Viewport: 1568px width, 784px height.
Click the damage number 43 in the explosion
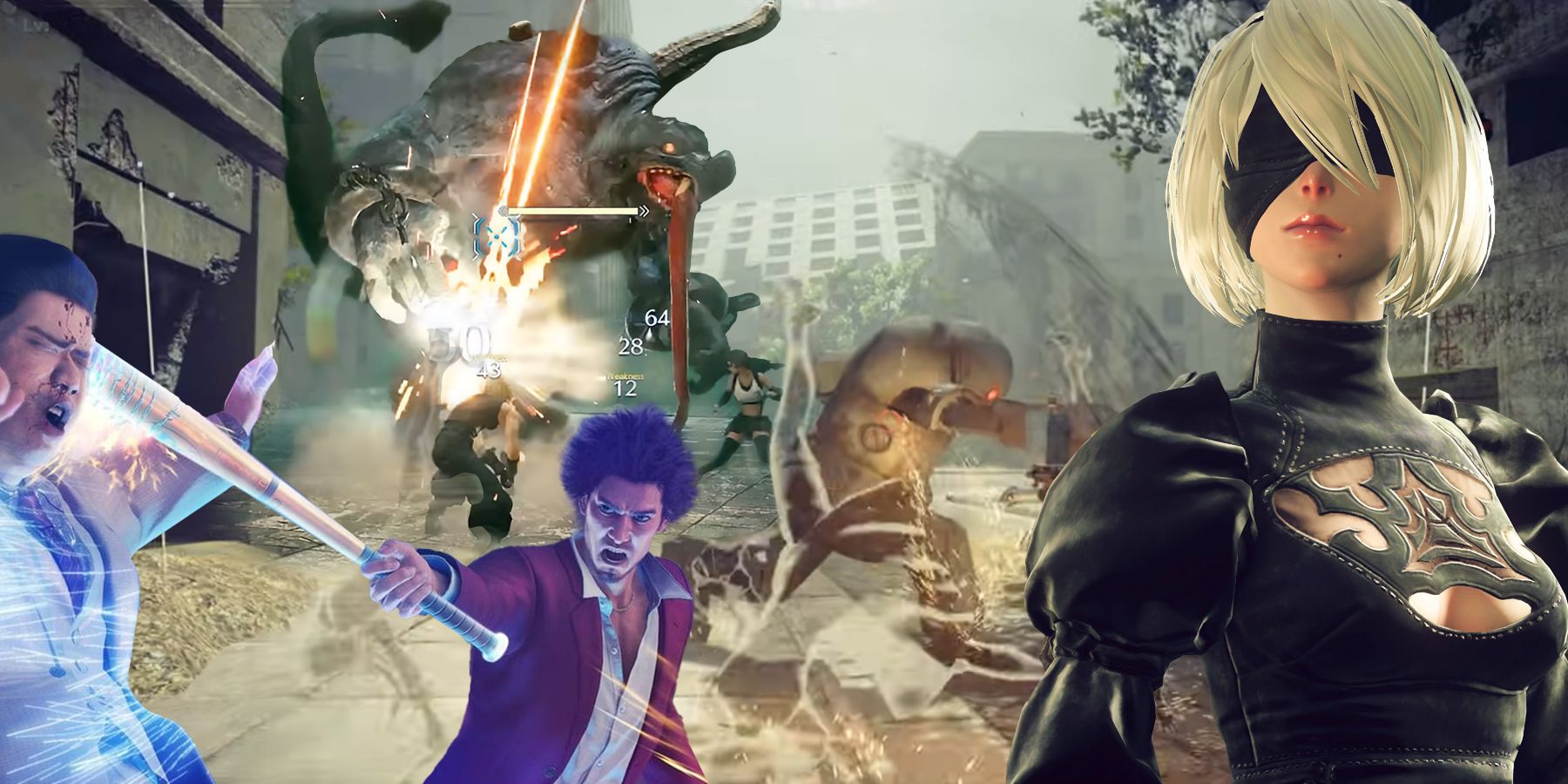click(x=490, y=372)
